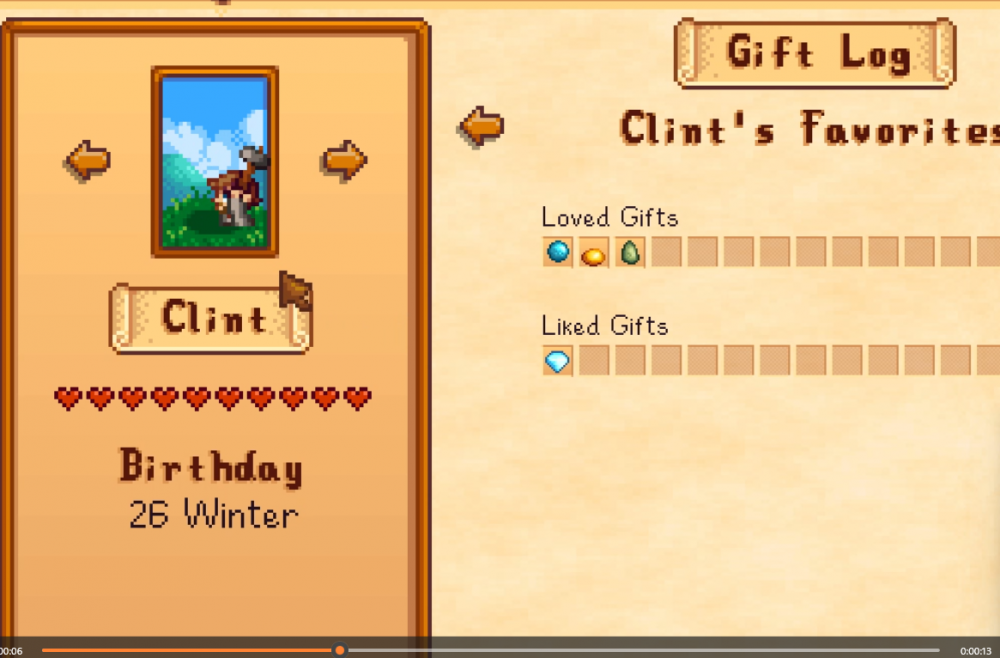Click the video progress bar's orange scrubber handle
The height and width of the screenshot is (658, 1000).
point(340,650)
